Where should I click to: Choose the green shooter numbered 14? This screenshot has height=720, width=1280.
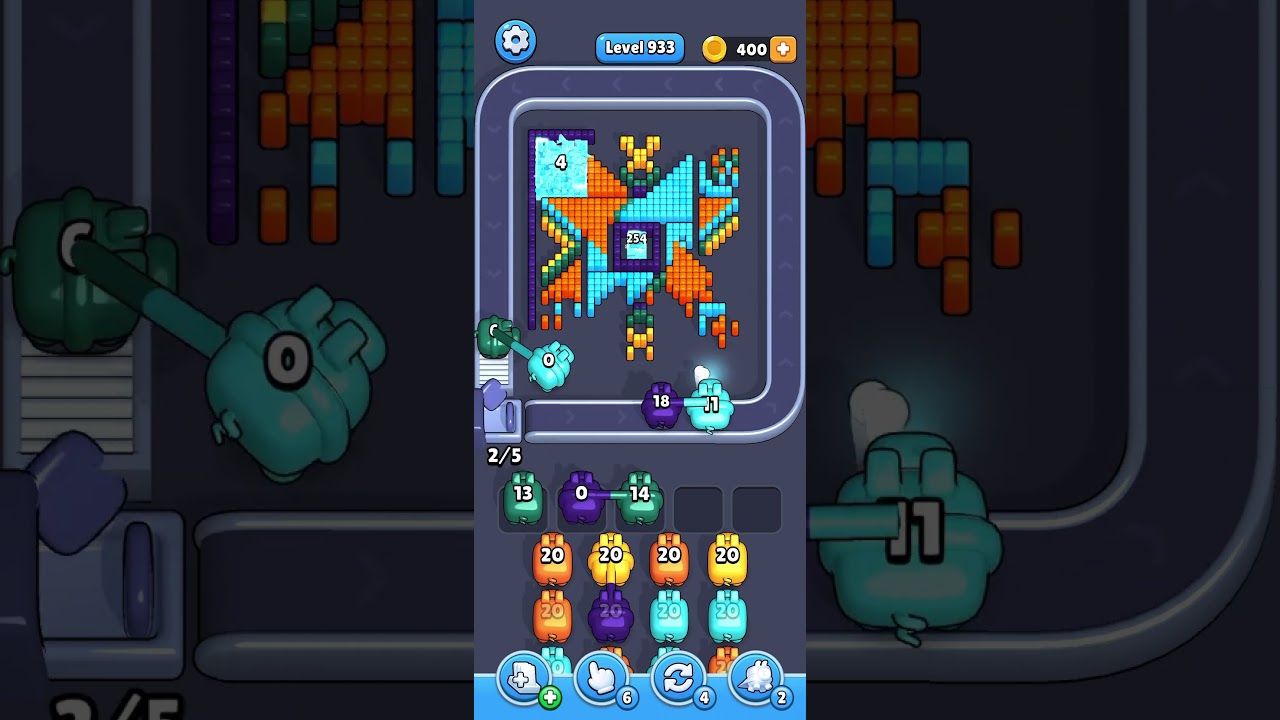pyautogui.click(x=640, y=499)
